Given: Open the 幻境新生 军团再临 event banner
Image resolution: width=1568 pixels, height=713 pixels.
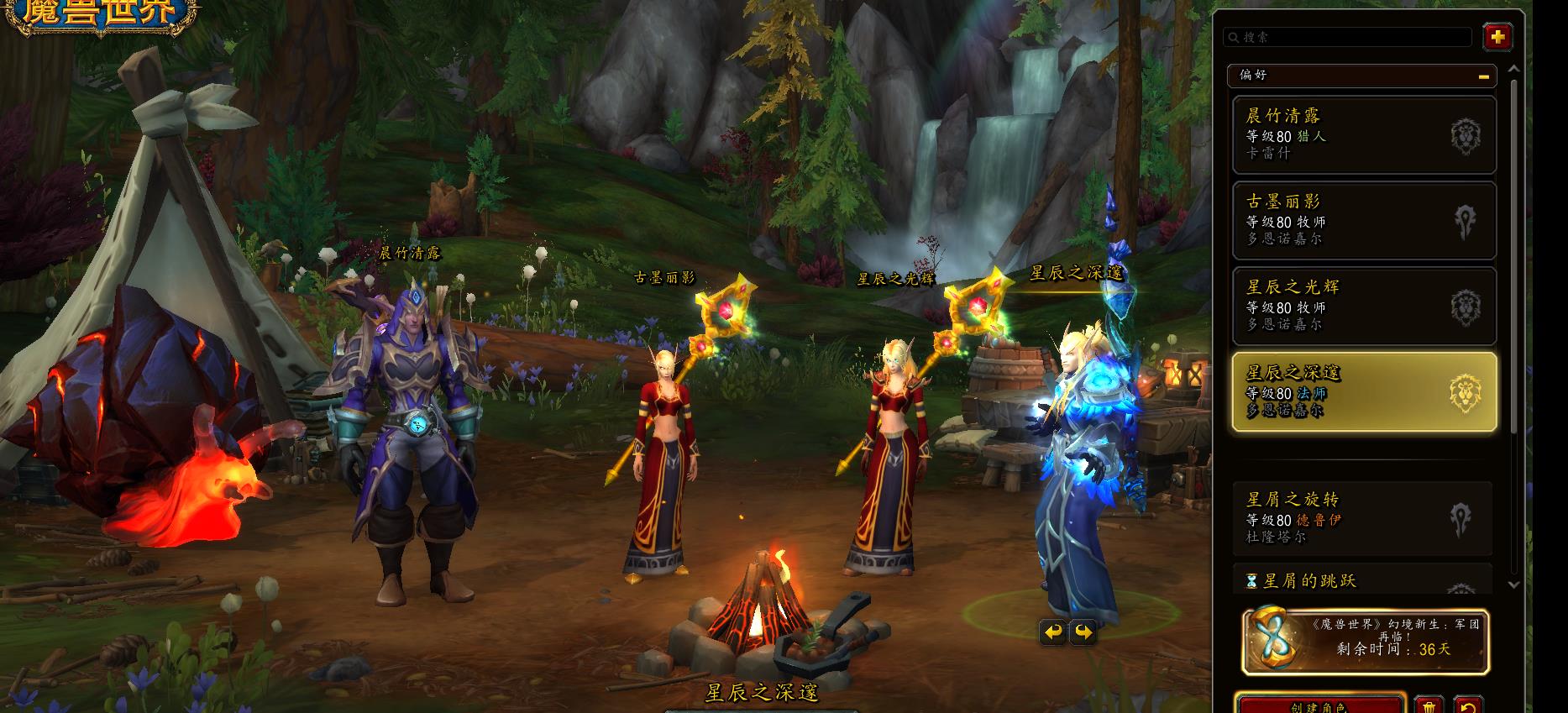Looking at the screenshot, I should pyautogui.click(x=1366, y=642).
